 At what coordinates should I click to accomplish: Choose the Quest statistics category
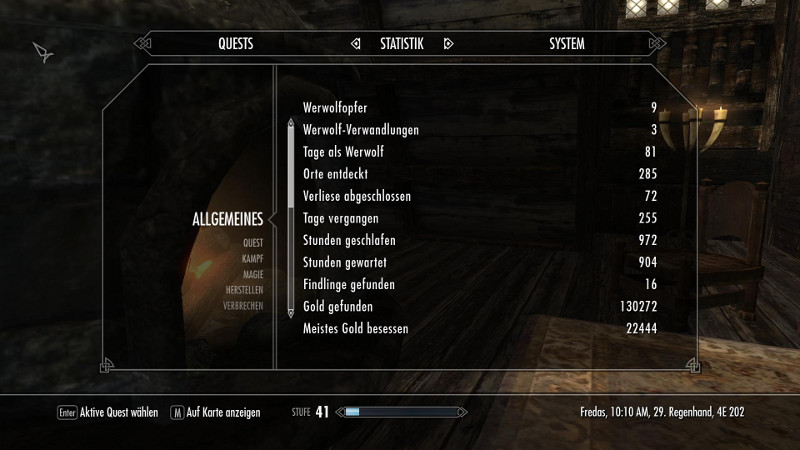252,243
